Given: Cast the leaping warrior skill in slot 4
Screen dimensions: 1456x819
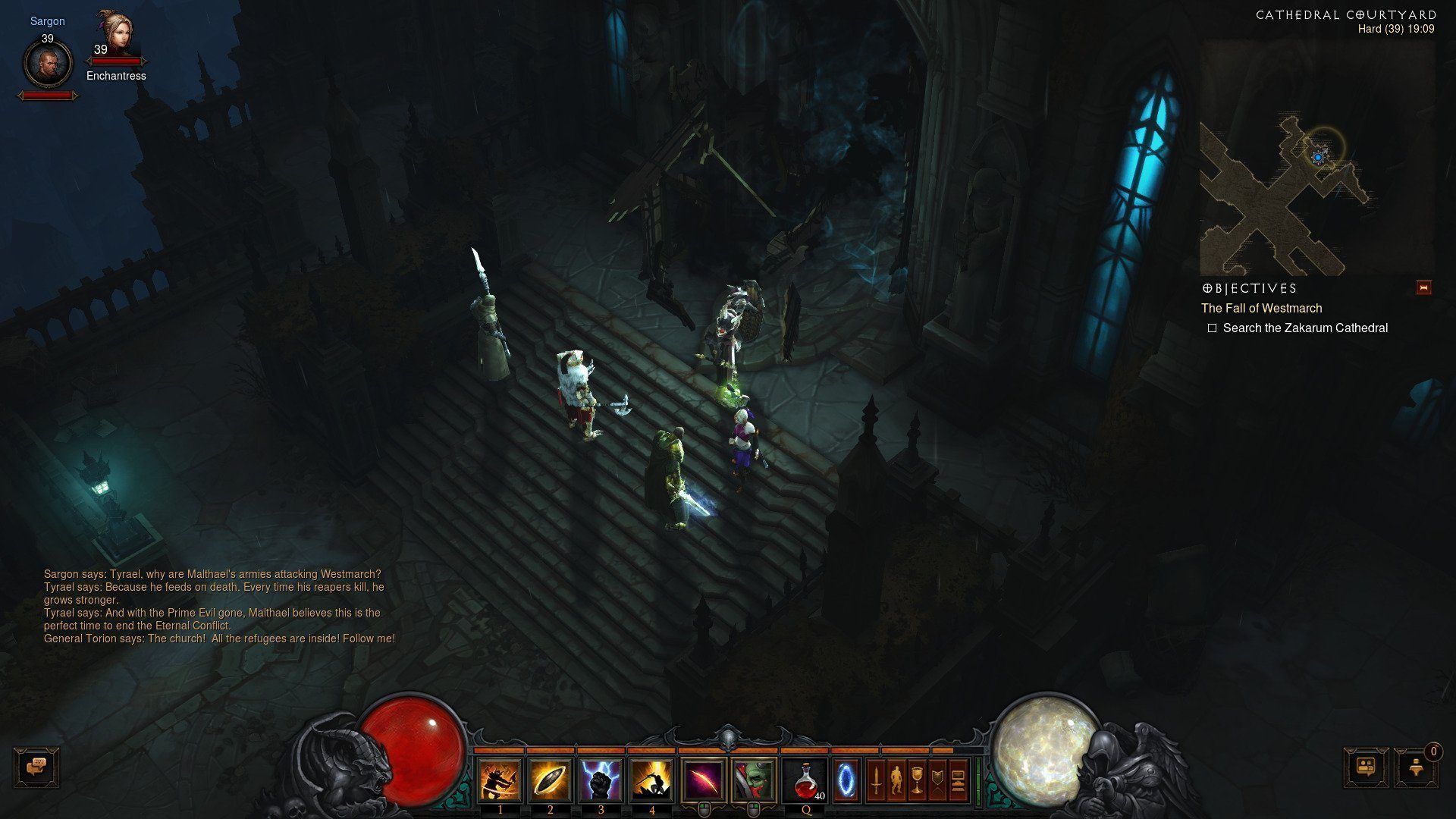Looking at the screenshot, I should [x=652, y=780].
